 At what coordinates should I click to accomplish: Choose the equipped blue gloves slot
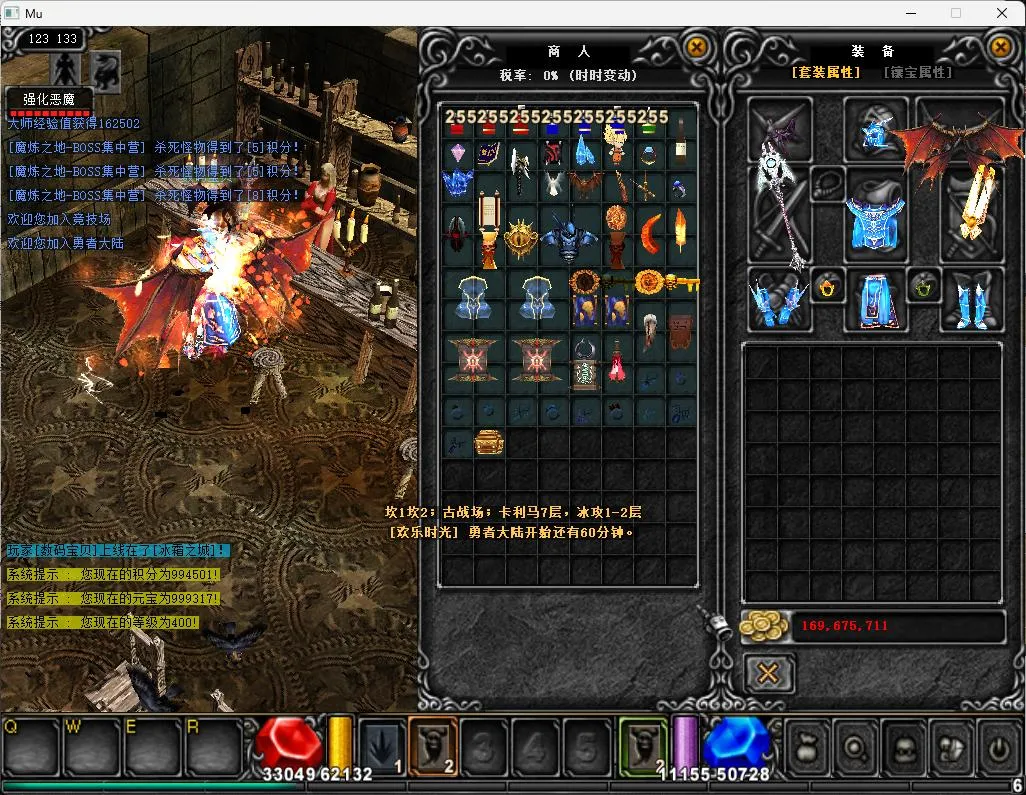tap(778, 298)
